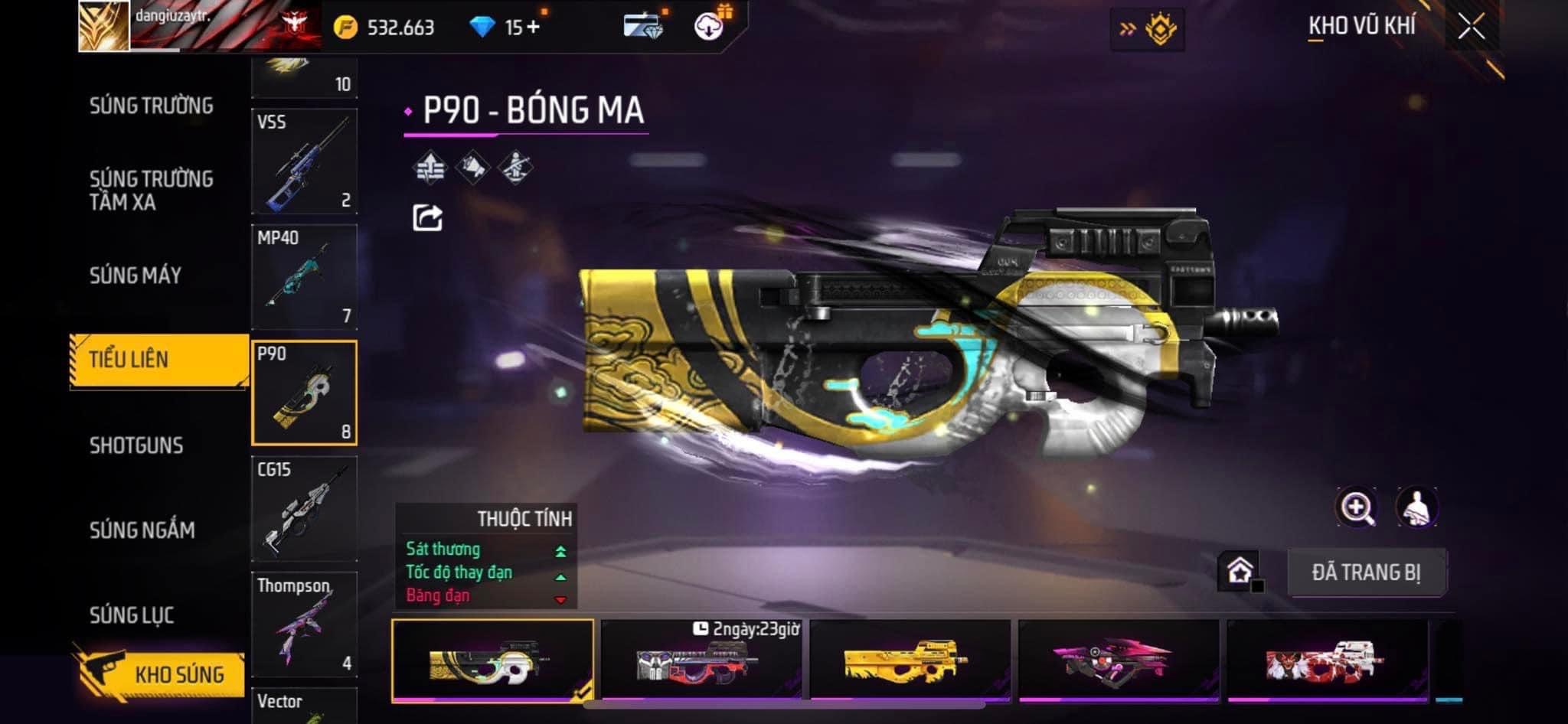Open the Kho Súng button
Image resolution: width=1568 pixels, height=724 pixels.
point(161,673)
